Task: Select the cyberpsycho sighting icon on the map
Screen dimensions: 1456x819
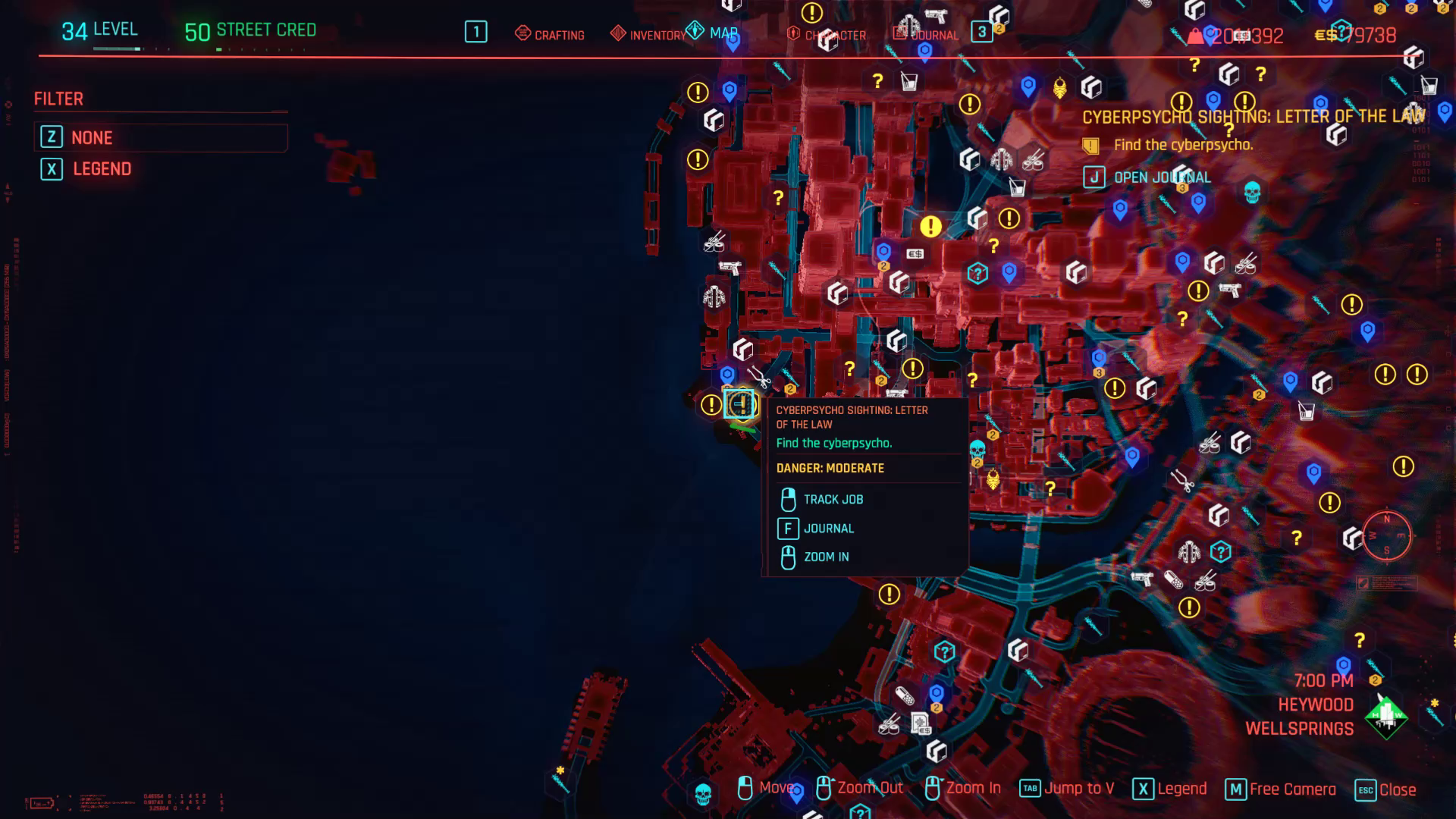Action: tap(741, 404)
